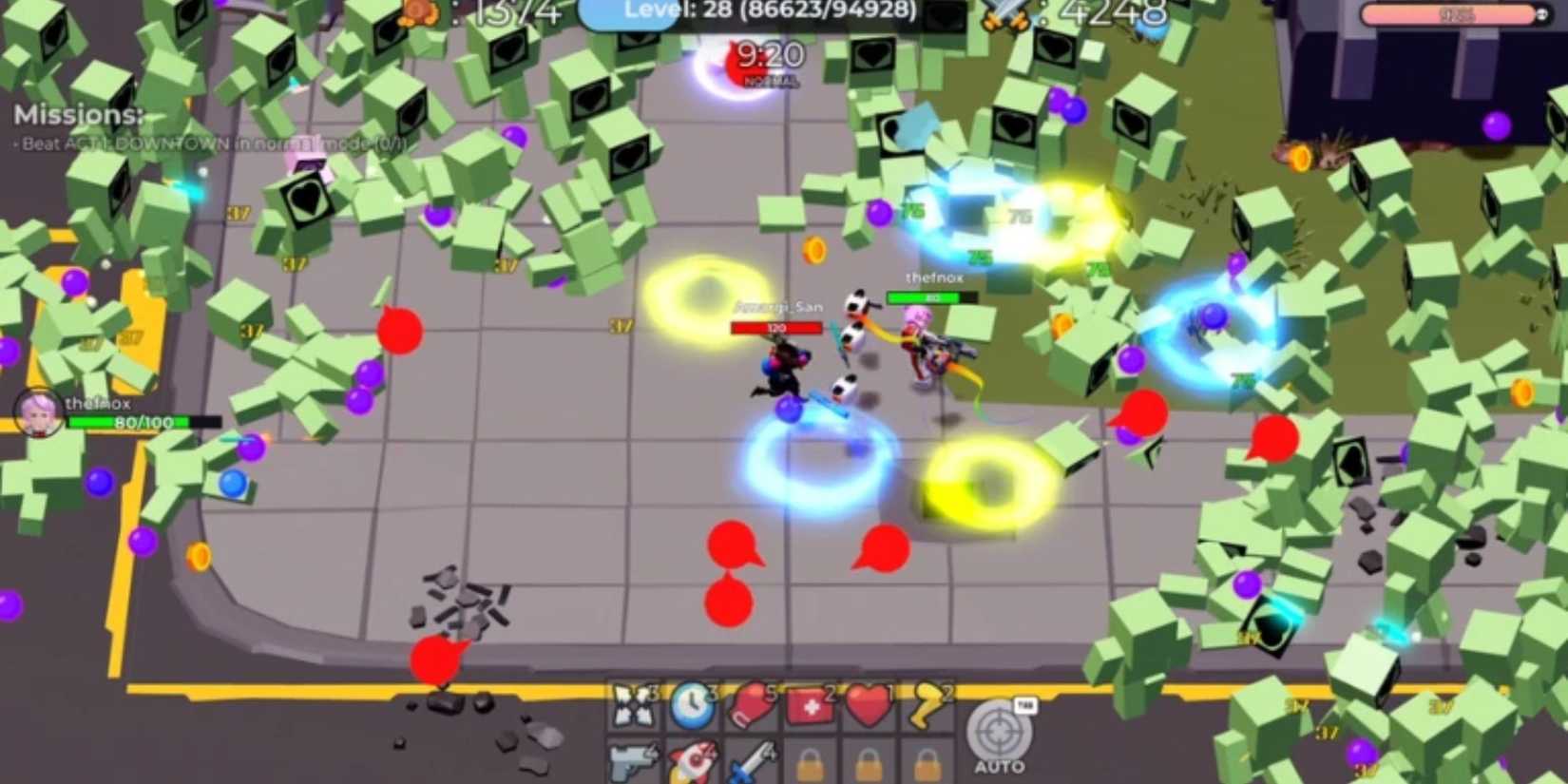Image resolution: width=1568 pixels, height=784 pixels.
Task: Select the pistol weapon icon
Action: (632, 760)
